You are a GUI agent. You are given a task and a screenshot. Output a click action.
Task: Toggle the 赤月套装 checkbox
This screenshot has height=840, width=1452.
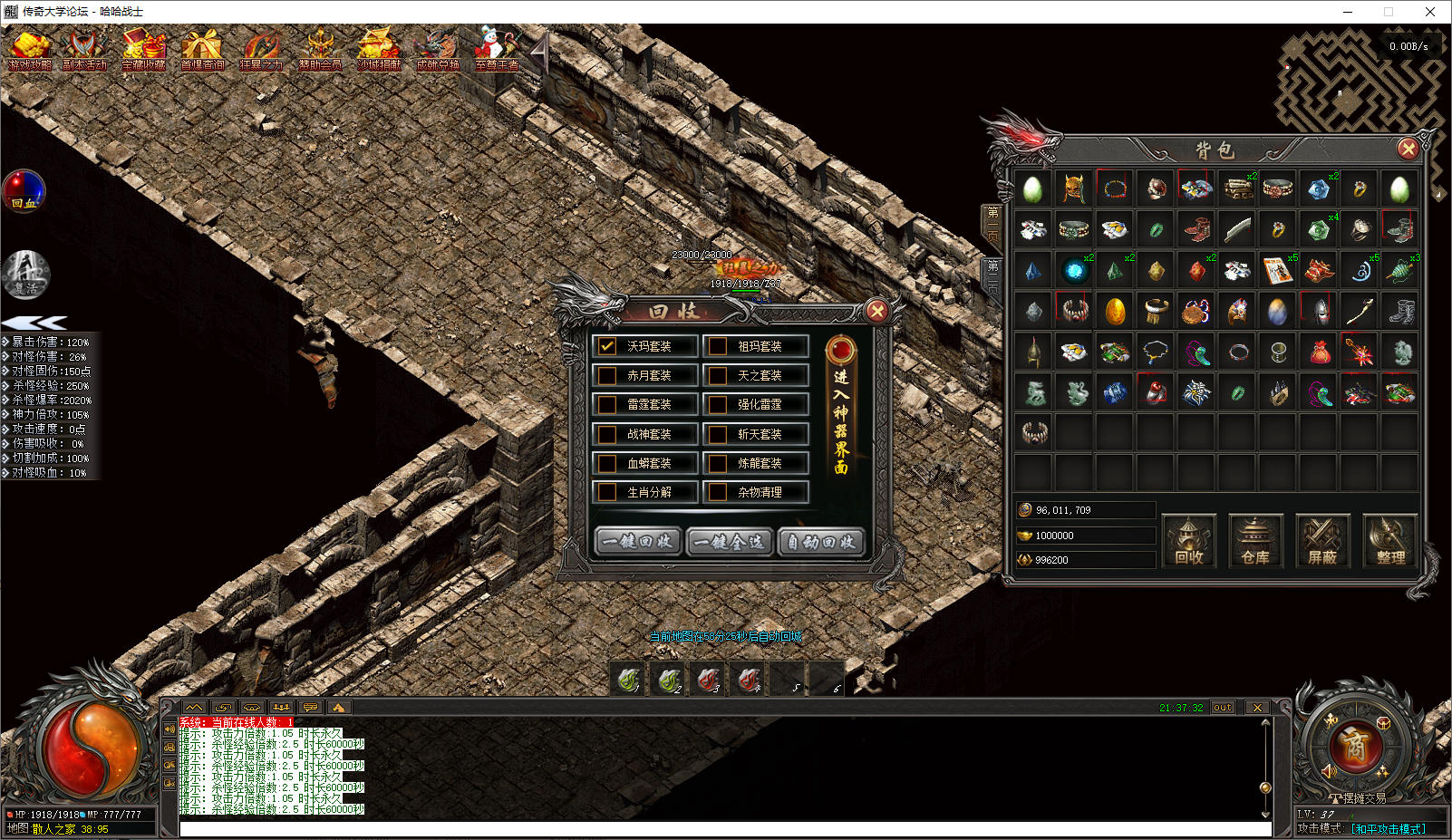tap(607, 375)
